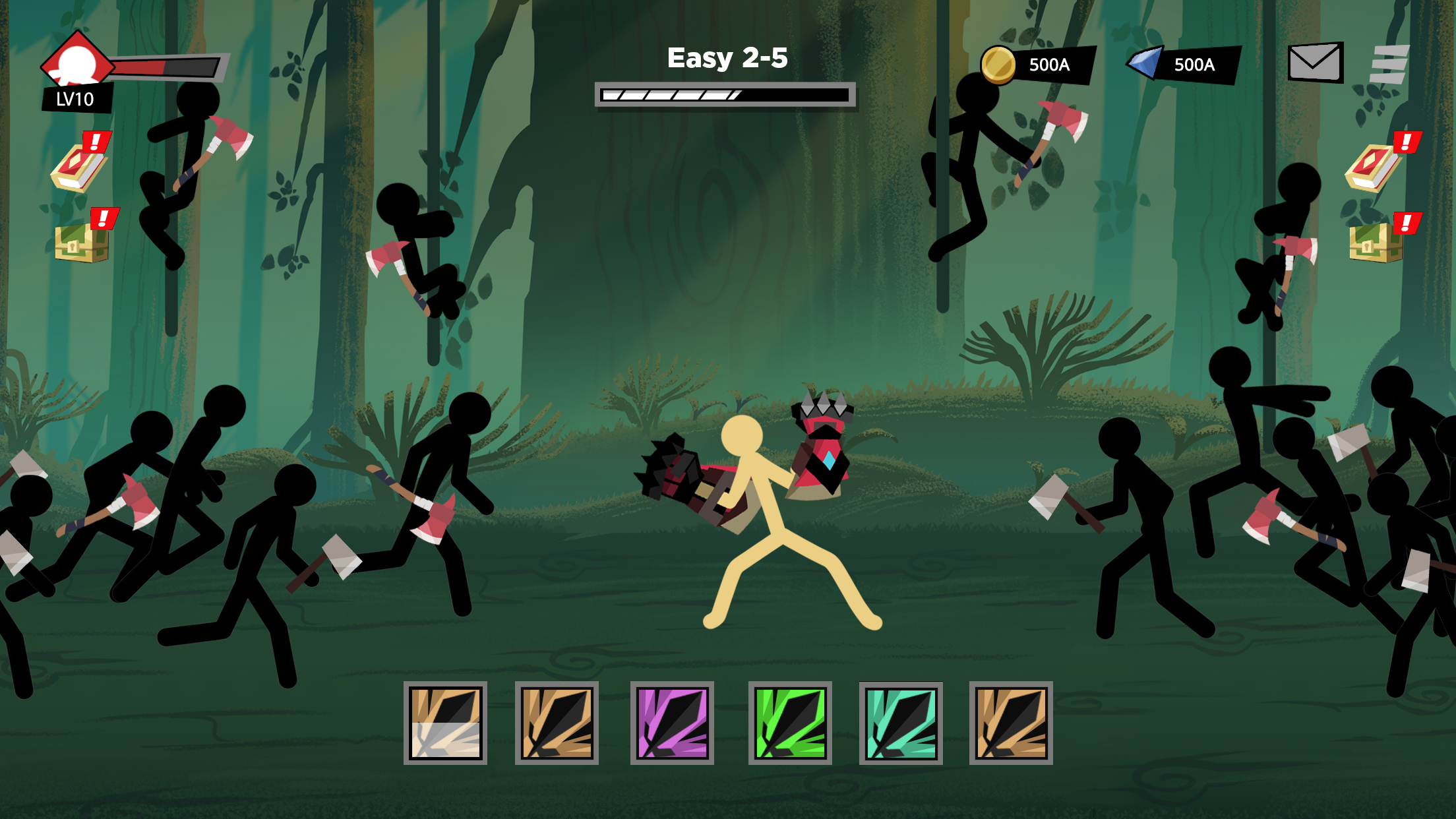The height and width of the screenshot is (819, 1456).
Task: Open the mail envelope inbox
Action: pyautogui.click(x=1315, y=63)
